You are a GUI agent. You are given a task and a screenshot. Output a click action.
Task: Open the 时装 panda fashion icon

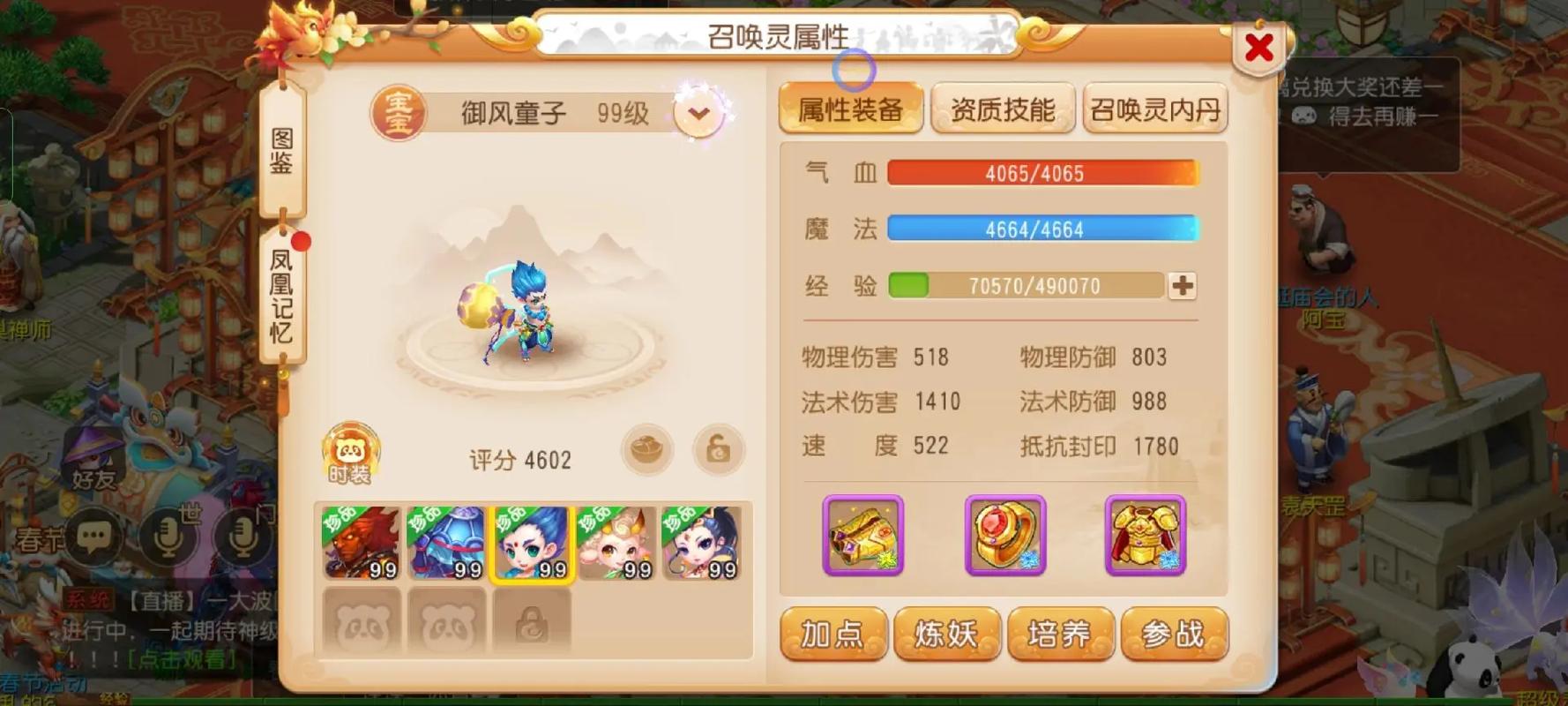(x=349, y=452)
